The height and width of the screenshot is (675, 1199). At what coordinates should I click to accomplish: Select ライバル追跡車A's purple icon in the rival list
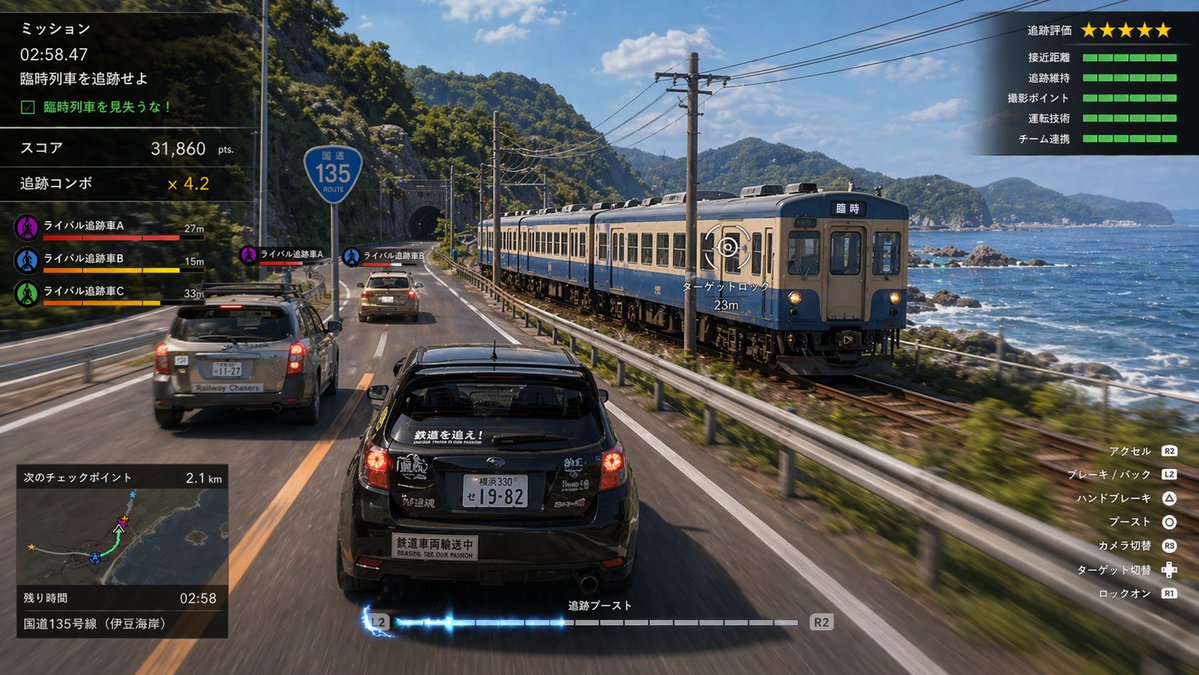click(x=27, y=227)
